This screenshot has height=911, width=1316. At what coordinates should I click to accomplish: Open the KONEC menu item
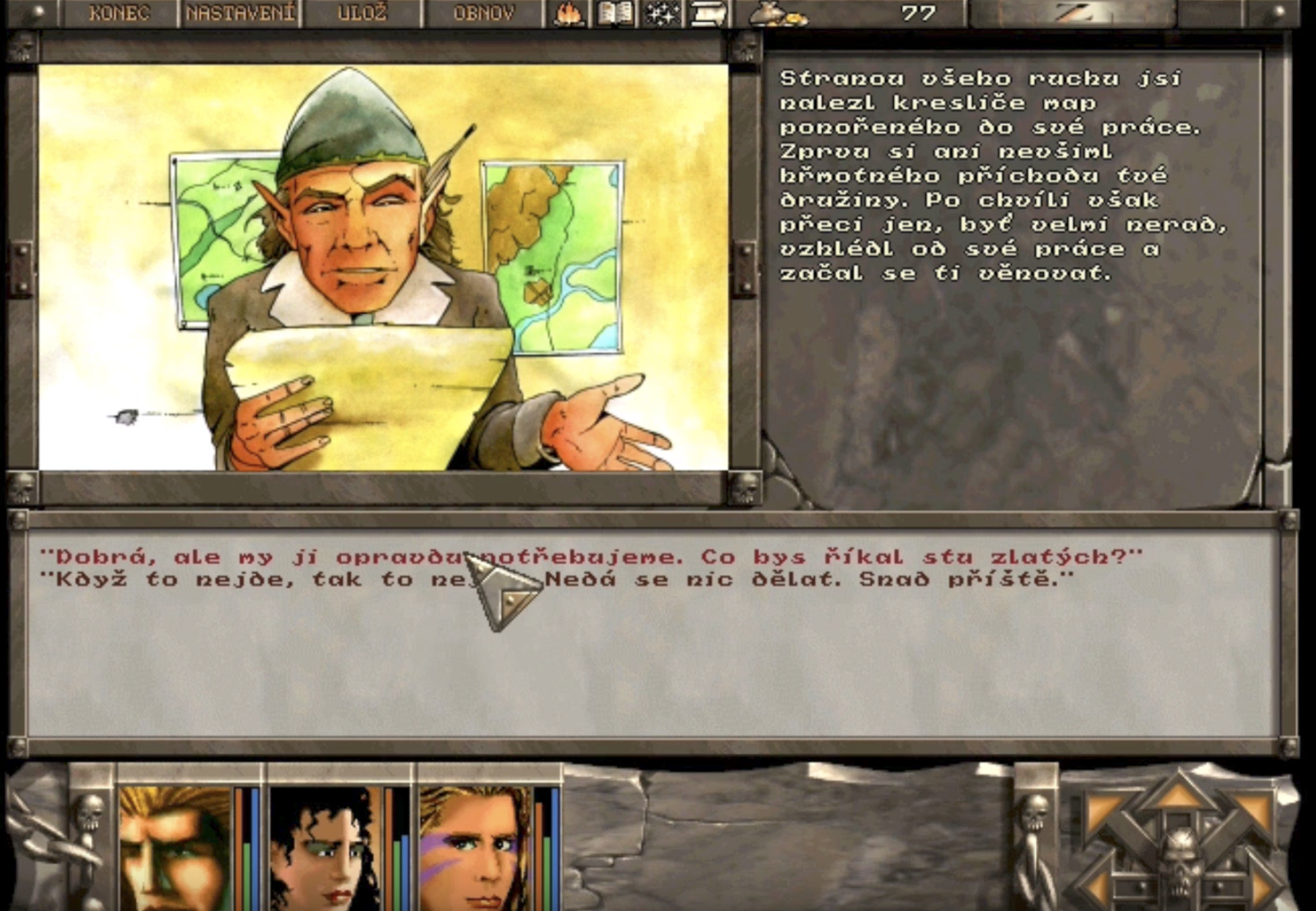(x=120, y=12)
